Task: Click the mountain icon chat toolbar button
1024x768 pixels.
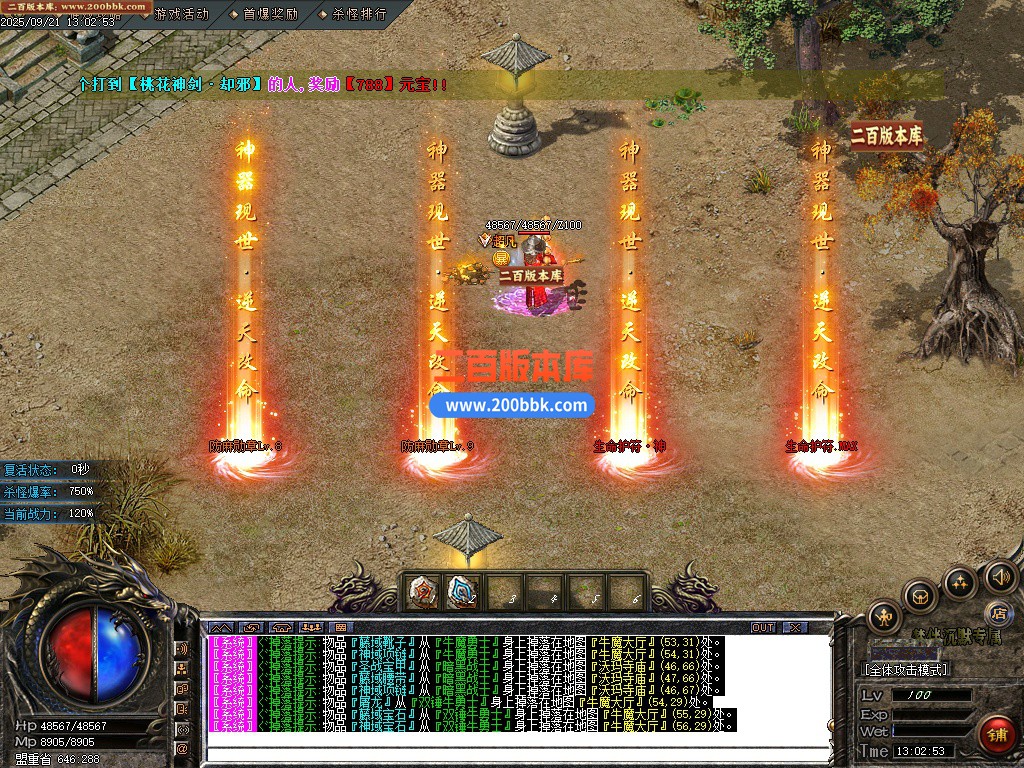Action: coord(221,627)
